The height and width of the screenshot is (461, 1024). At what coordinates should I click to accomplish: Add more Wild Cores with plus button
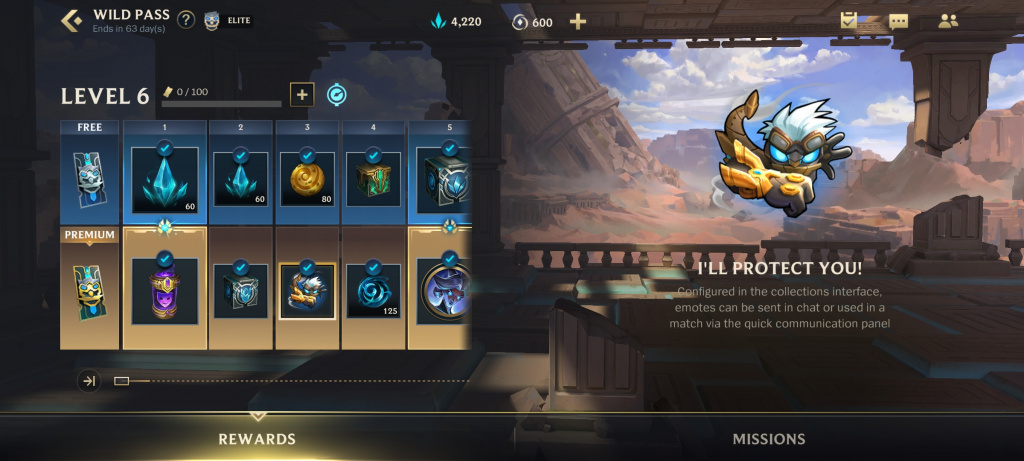tap(578, 22)
